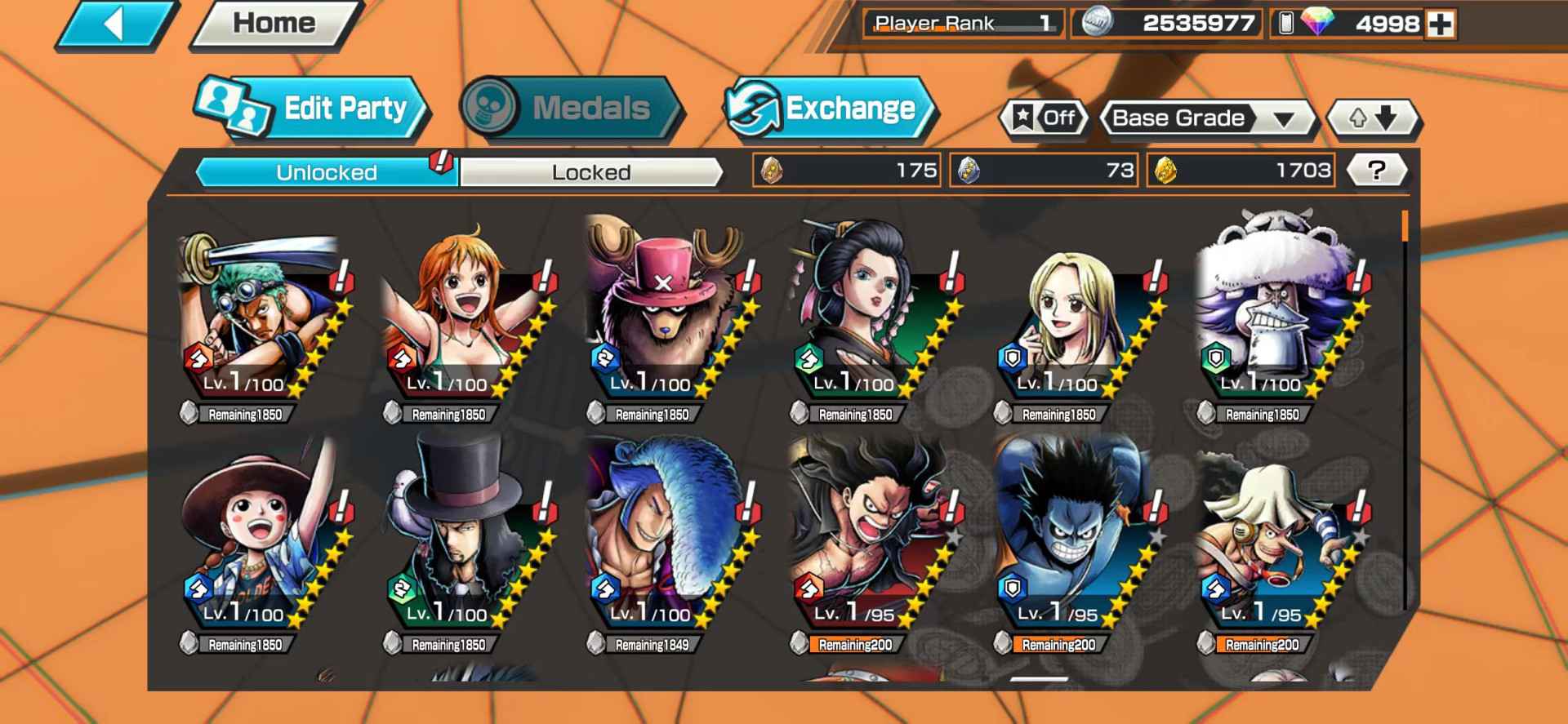Open the Edit Party screen
The height and width of the screenshot is (724, 1568).
(314, 109)
